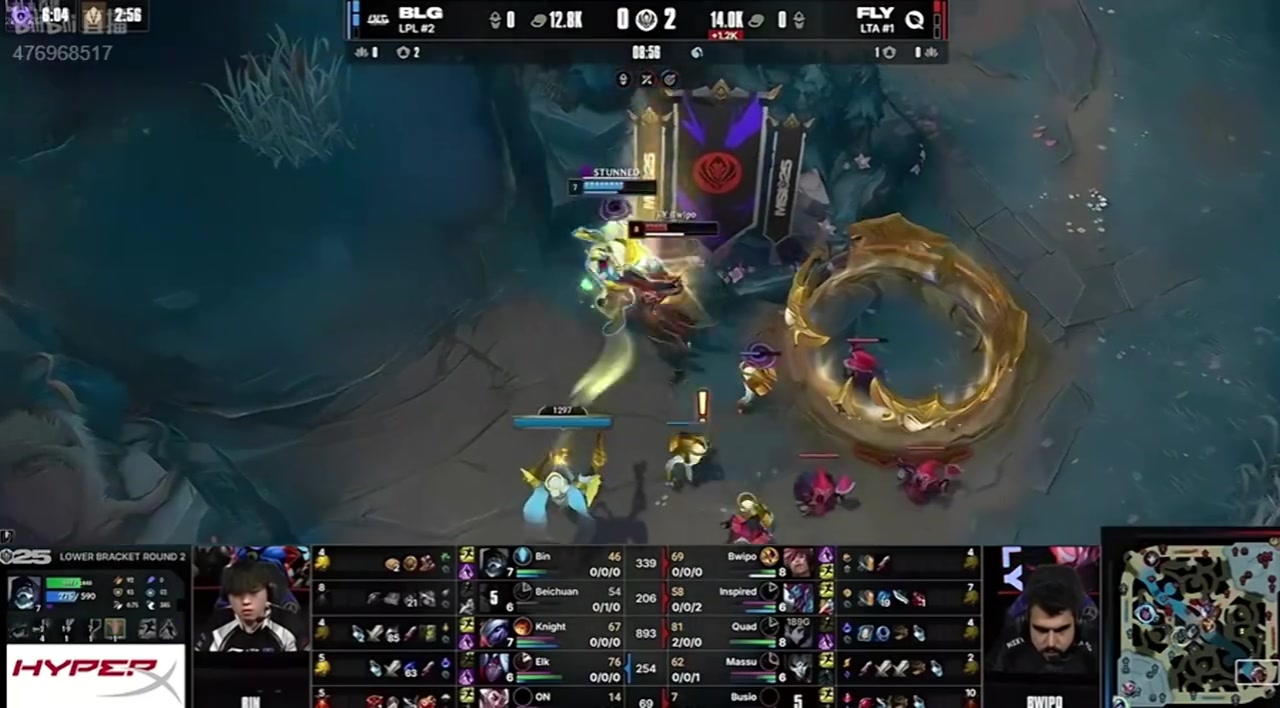This screenshot has height=708, width=1280.
Task: Select Inspired's scoreboard row
Action: (x=740, y=597)
